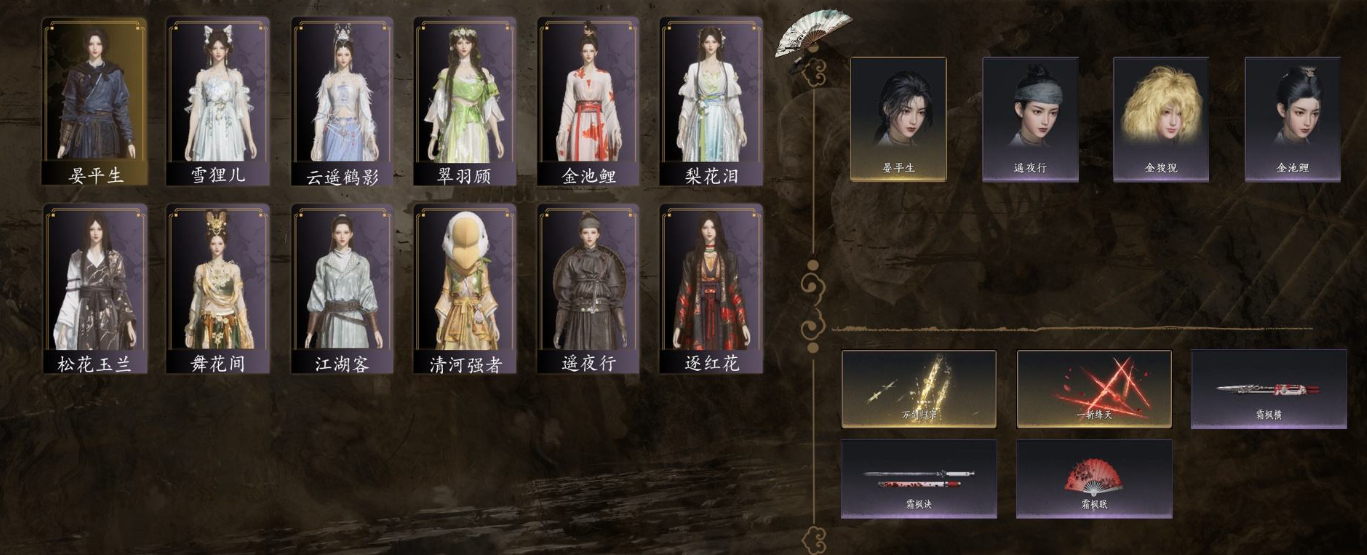Choose the red 霜枫眠 fan skin

click(1094, 478)
